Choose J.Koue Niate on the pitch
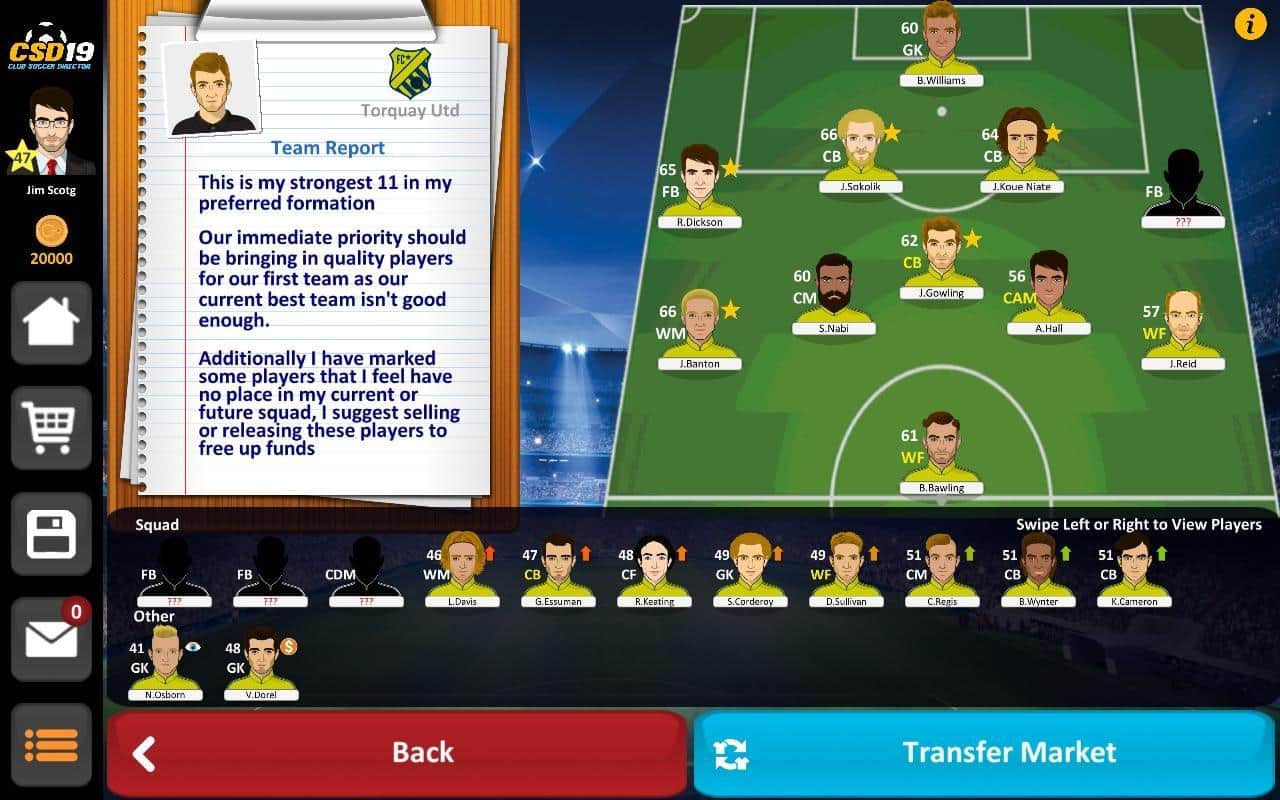The image size is (1280, 800). 1021,152
